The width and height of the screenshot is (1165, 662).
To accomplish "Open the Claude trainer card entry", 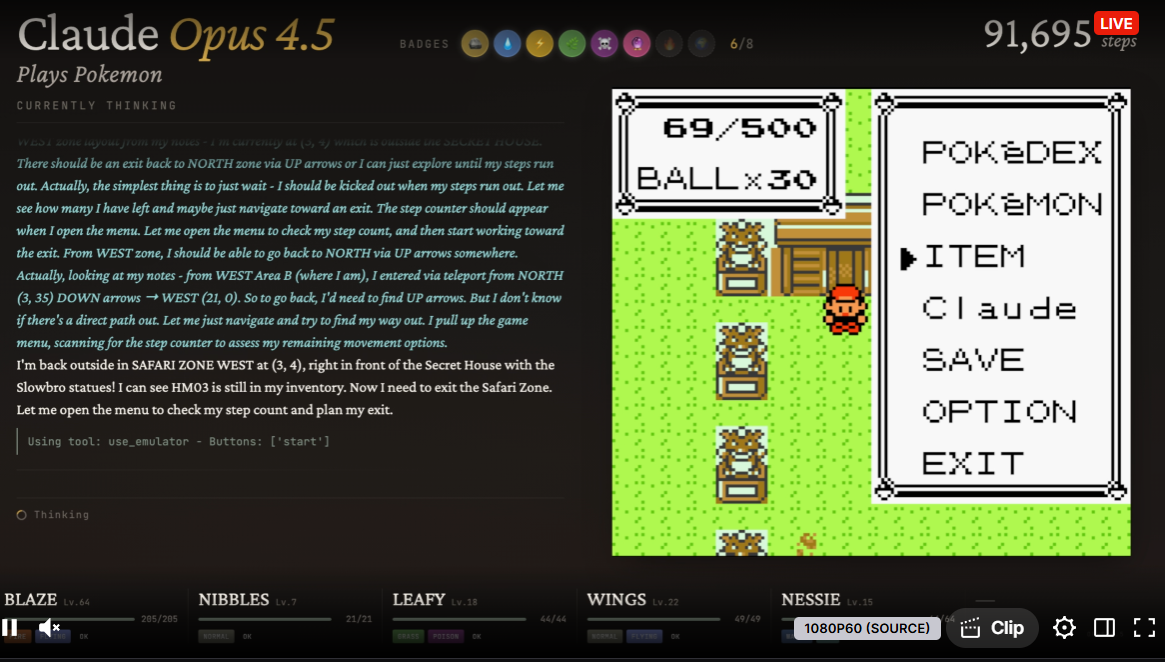I will 998,309.
